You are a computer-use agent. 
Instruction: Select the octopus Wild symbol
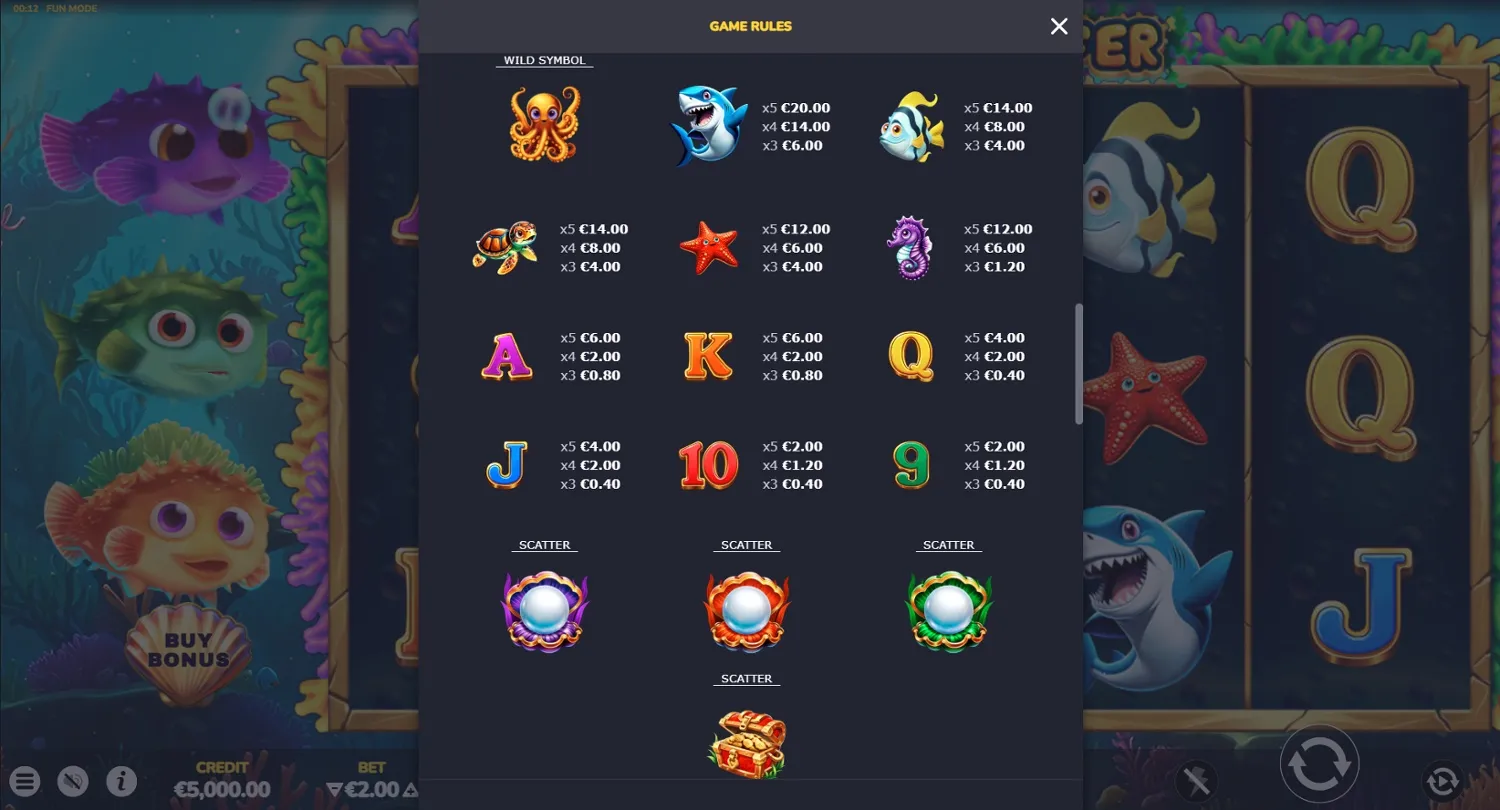tap(544, 124)
